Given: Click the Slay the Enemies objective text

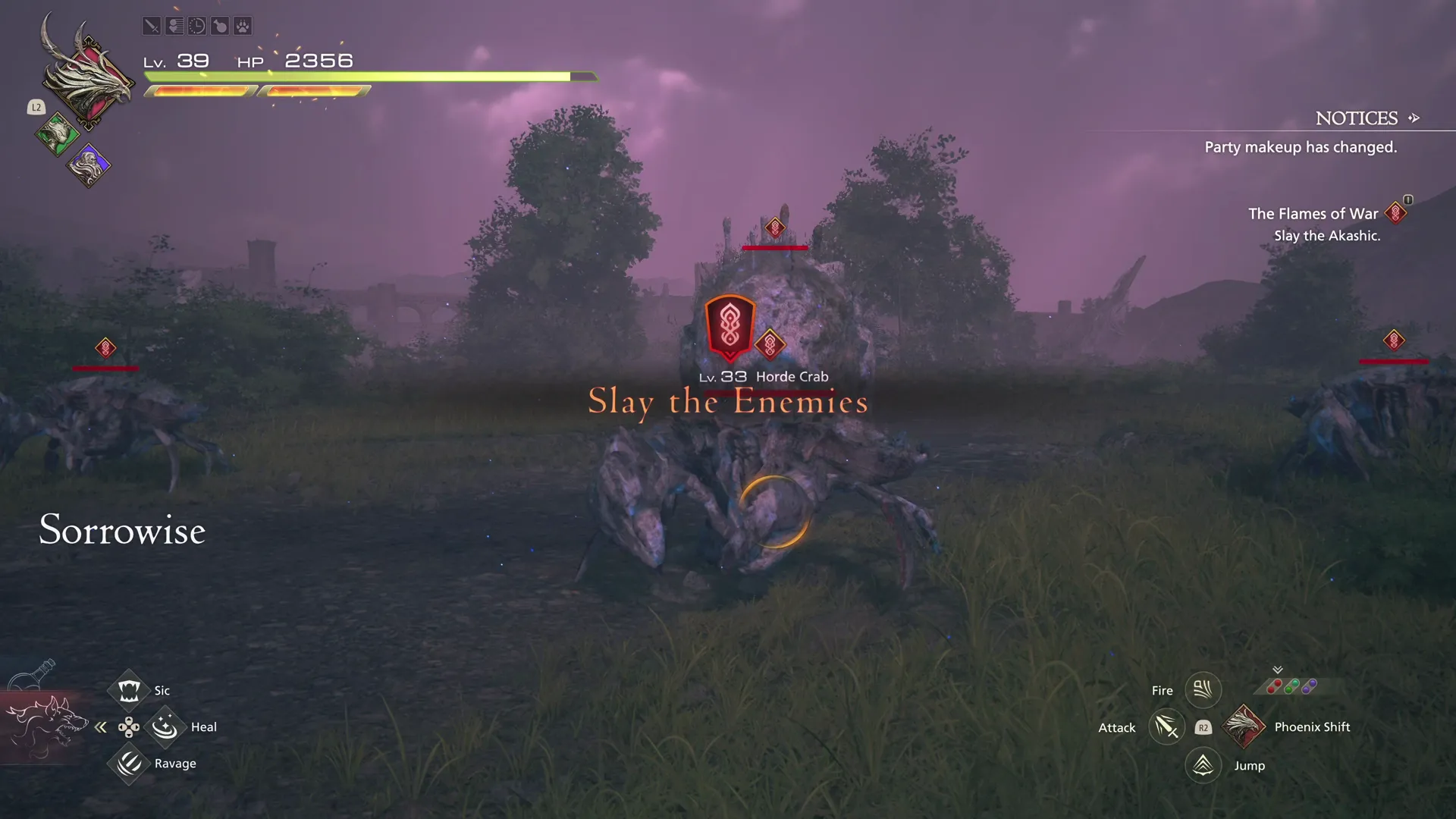Looking at the screenshot, I should pyautogui.click(x=727, y=403).
